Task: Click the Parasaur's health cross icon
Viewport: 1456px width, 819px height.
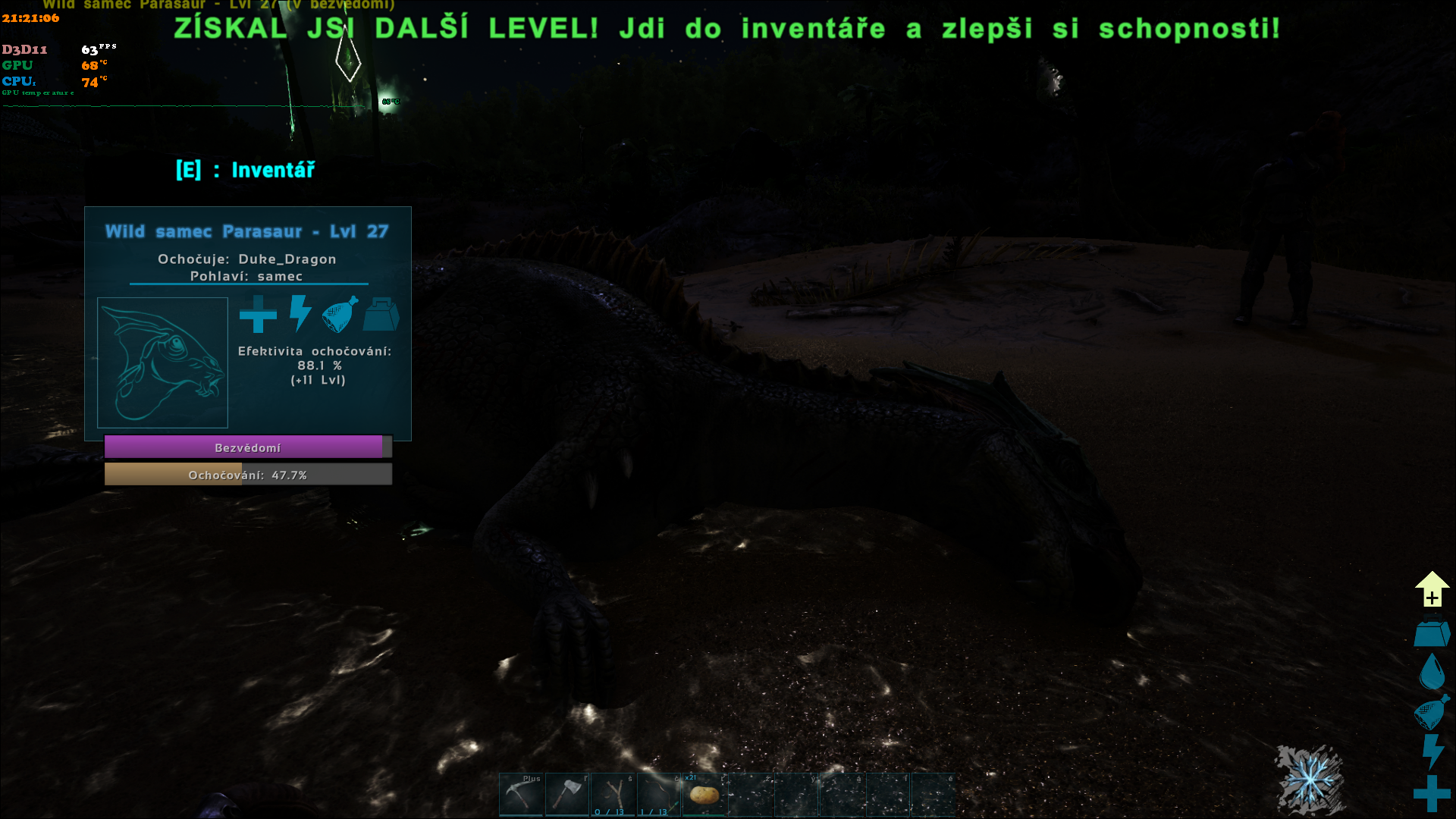Action: tap(258, 314)
